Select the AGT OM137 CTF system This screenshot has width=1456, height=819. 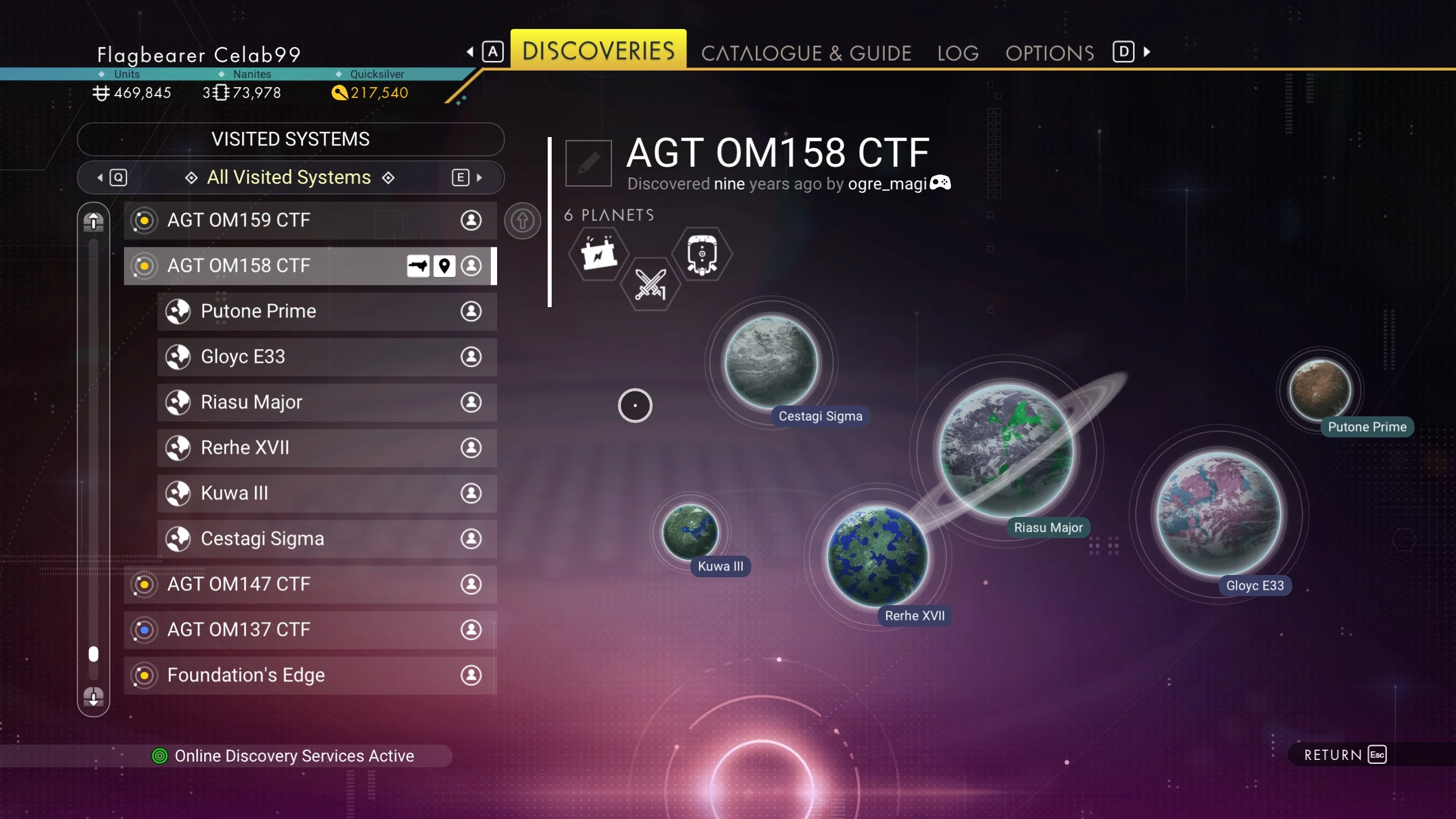click(310, 630)
